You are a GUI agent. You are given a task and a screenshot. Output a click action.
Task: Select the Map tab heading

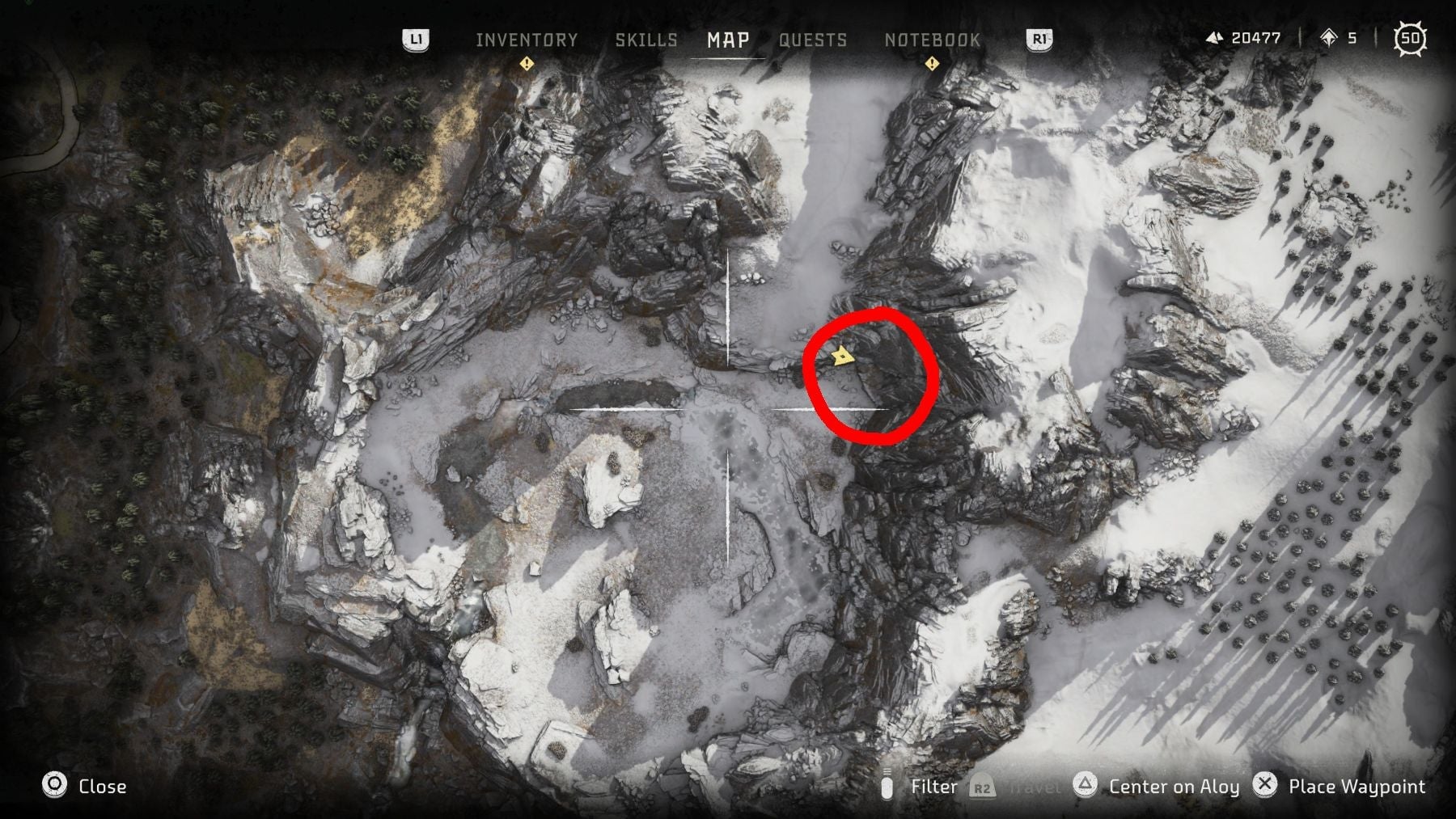coord(727,38)
